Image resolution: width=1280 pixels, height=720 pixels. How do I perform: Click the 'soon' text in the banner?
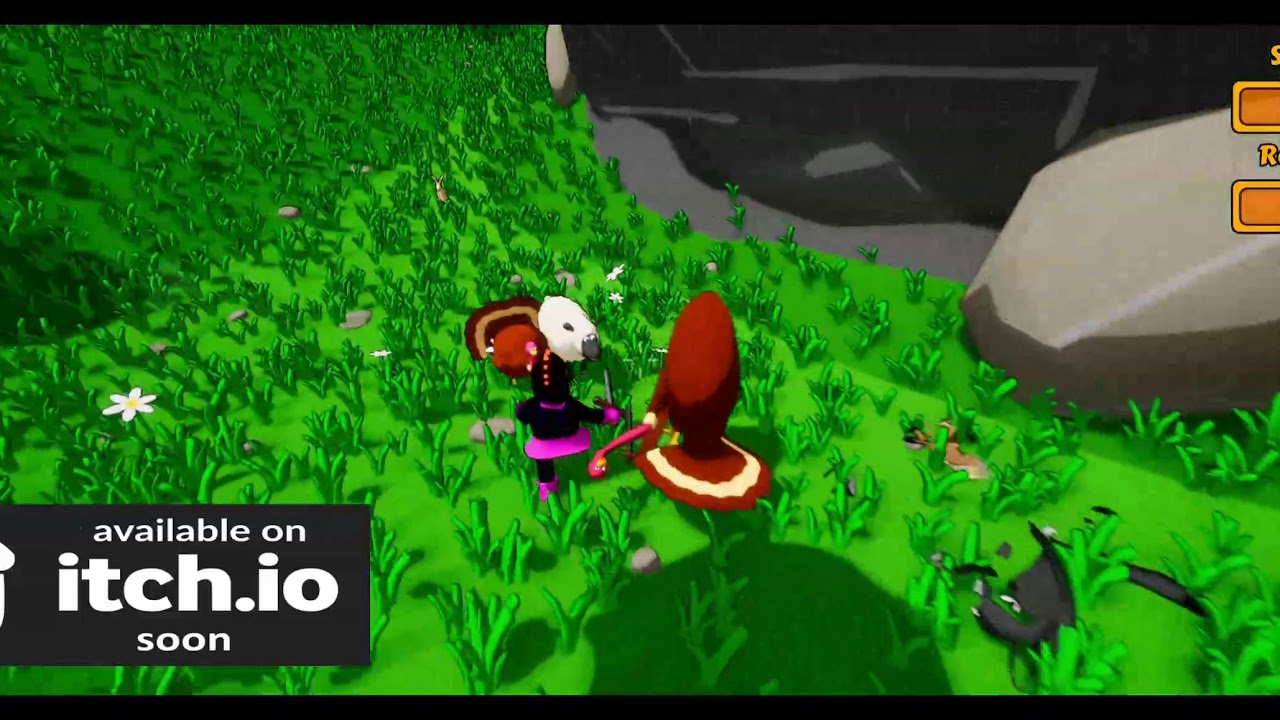184,638
